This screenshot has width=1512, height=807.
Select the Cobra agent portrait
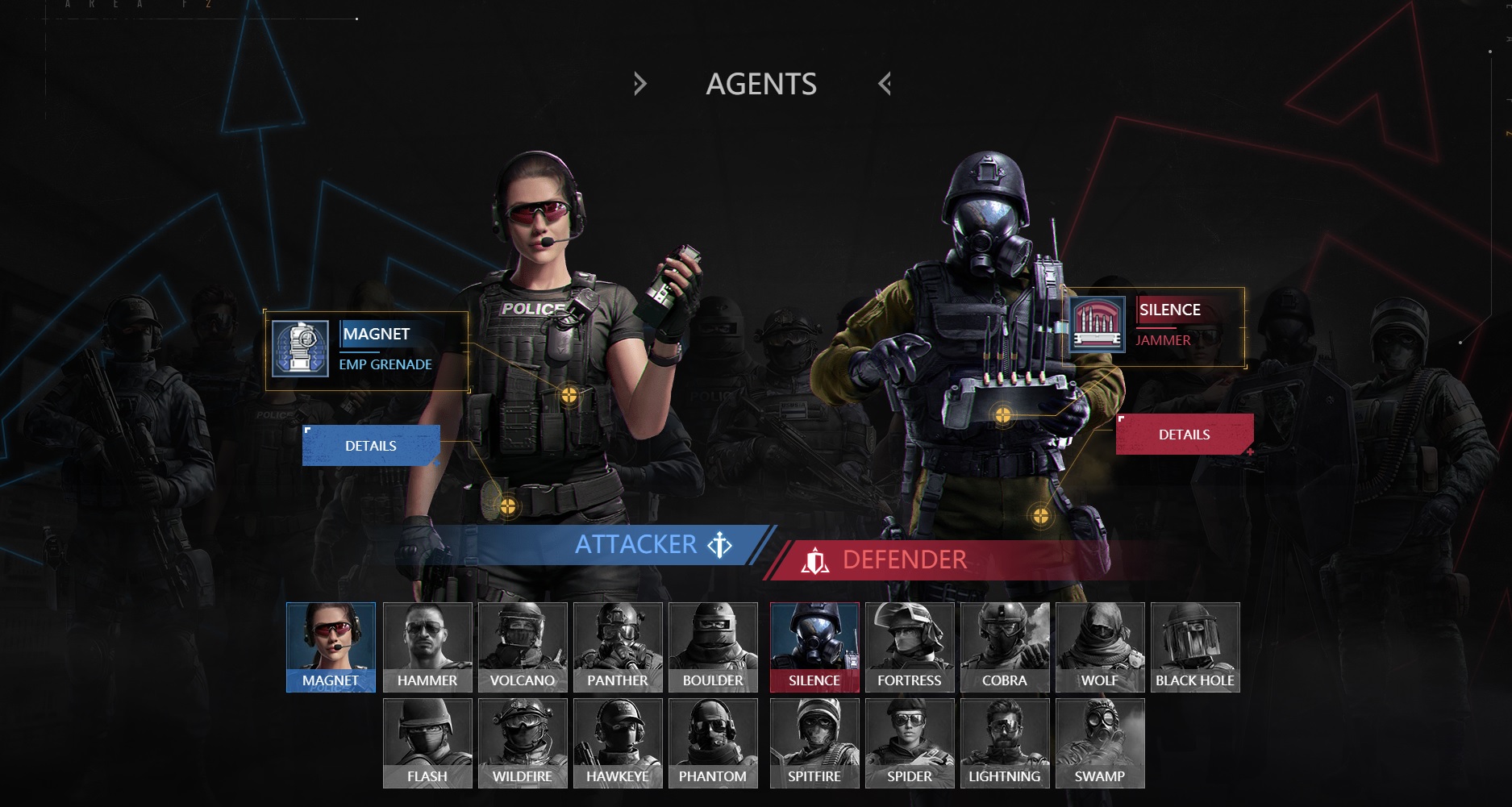[x=1005, y=647]
